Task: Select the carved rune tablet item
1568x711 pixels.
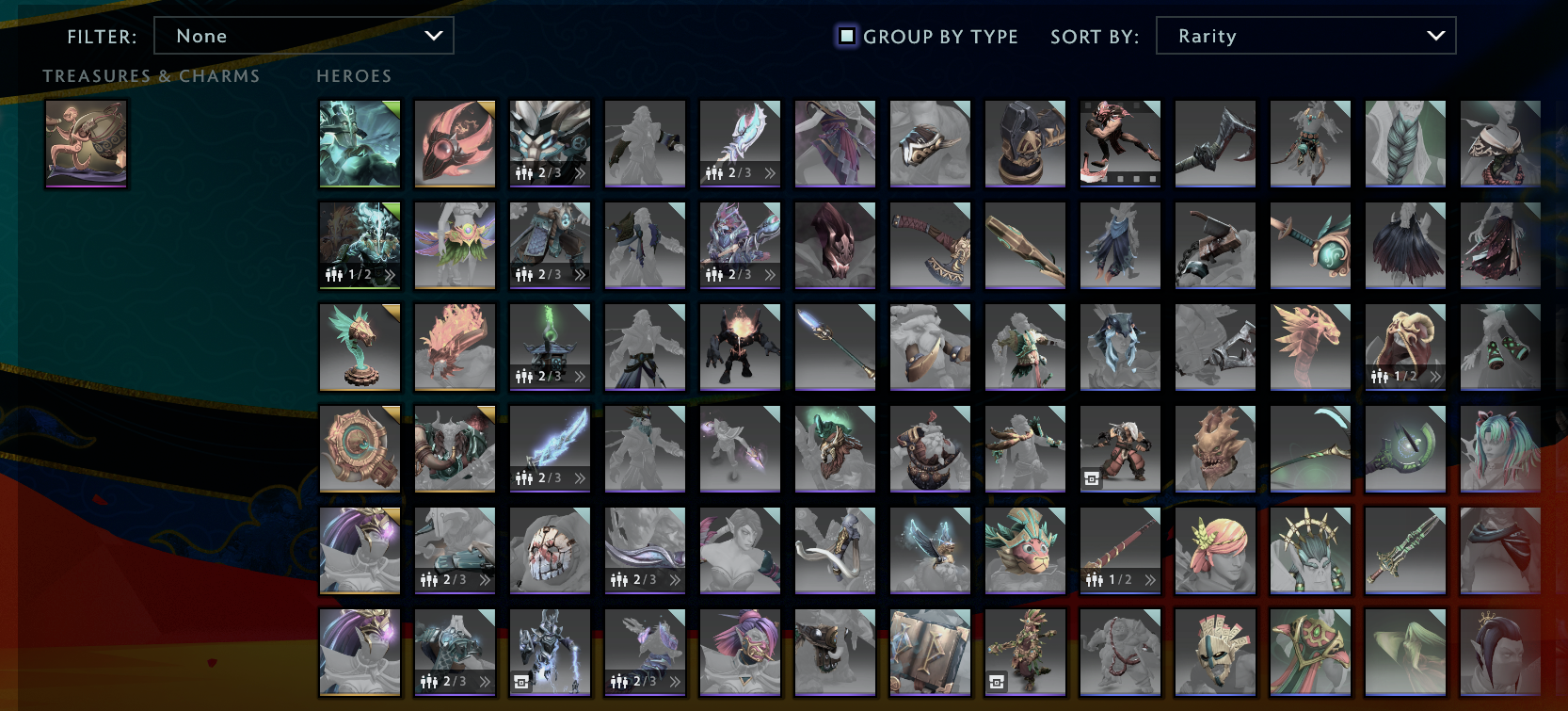Action: pos(930,652)
